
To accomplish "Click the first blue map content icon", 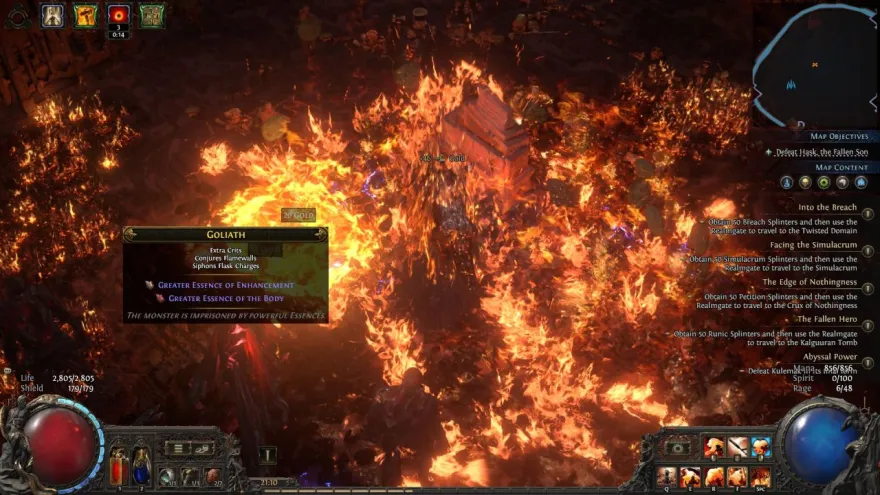I will click(x=786, y=182).
